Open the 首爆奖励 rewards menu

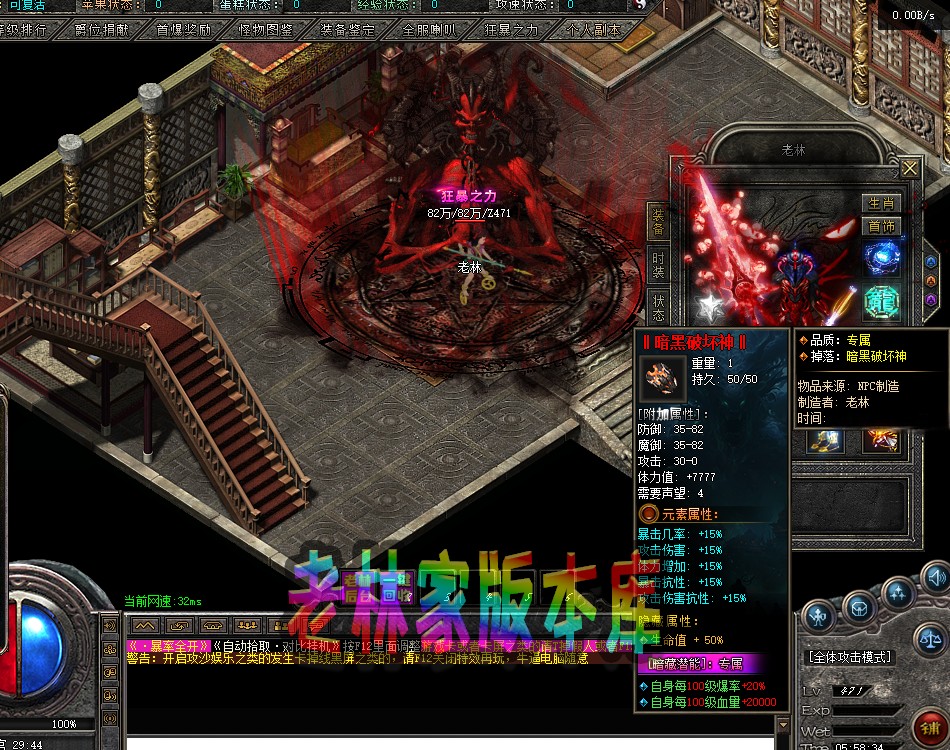coord(183,30)
